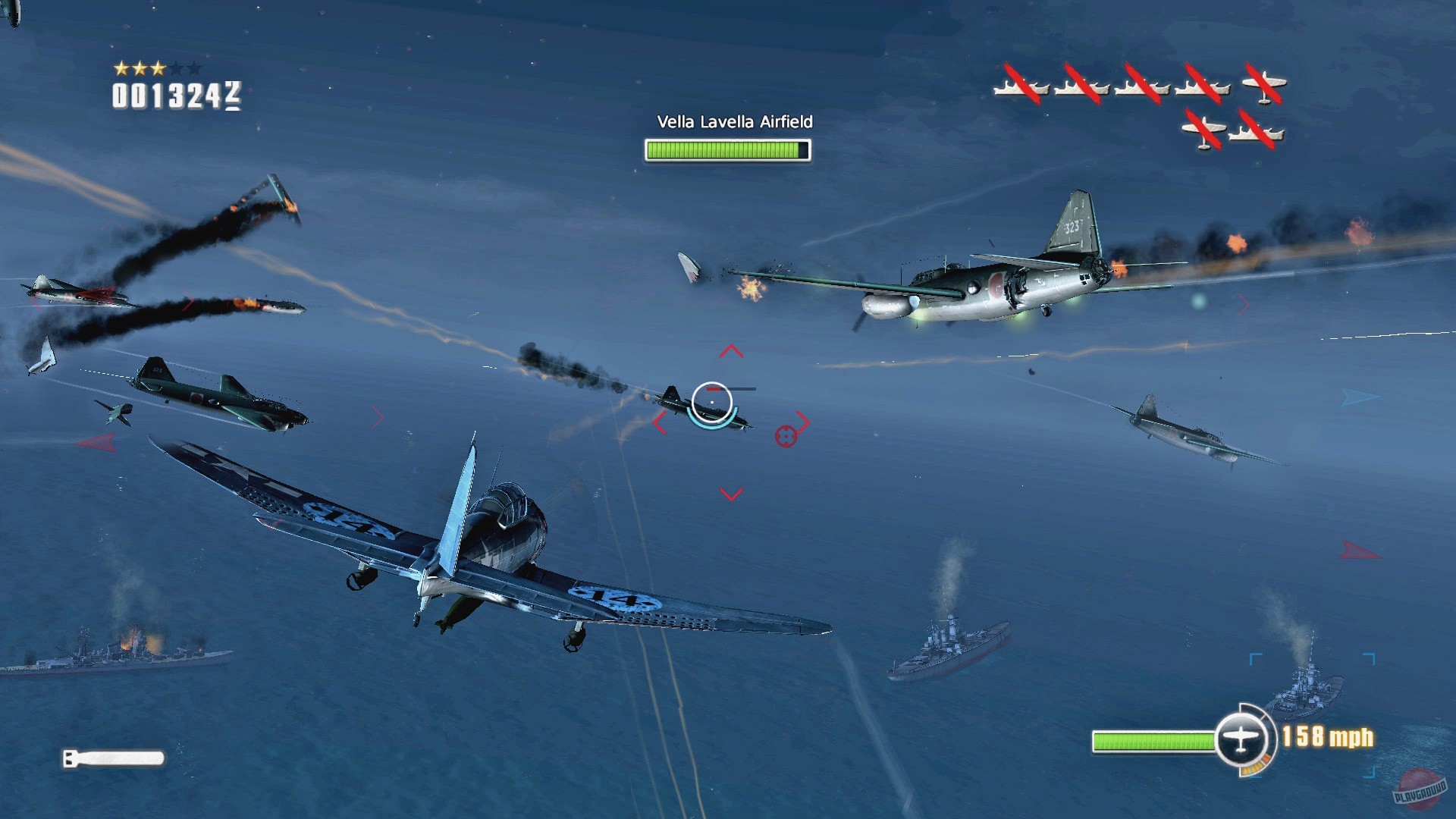Click the torpedo weapon icon

click(x=114, y=758)
